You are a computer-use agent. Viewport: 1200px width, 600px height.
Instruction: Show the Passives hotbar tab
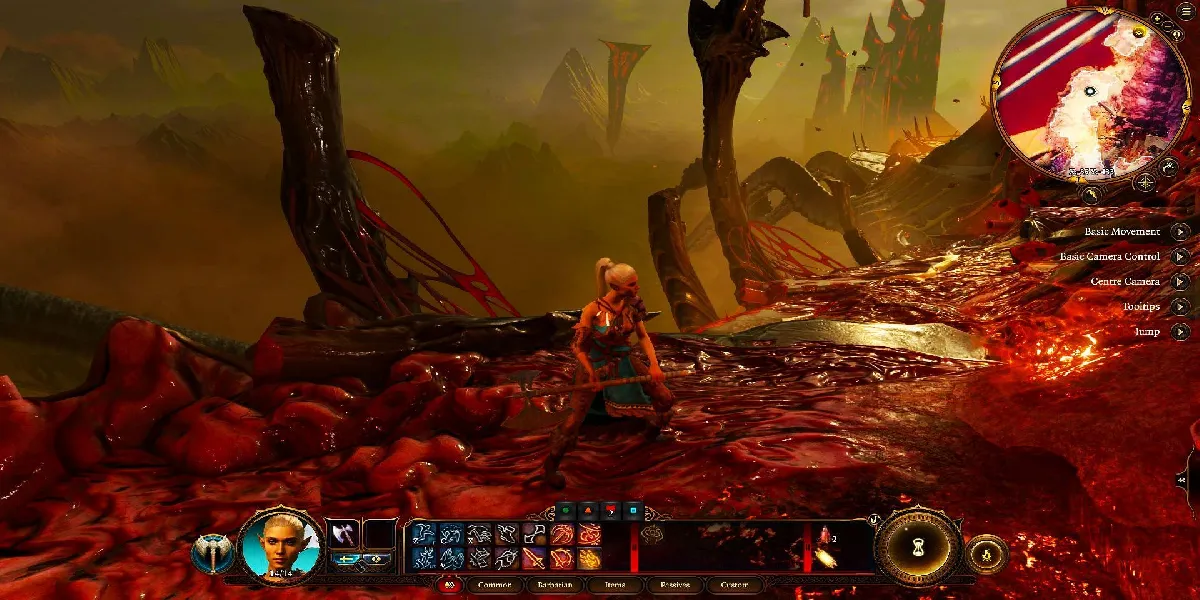click(x=675, y=585)
